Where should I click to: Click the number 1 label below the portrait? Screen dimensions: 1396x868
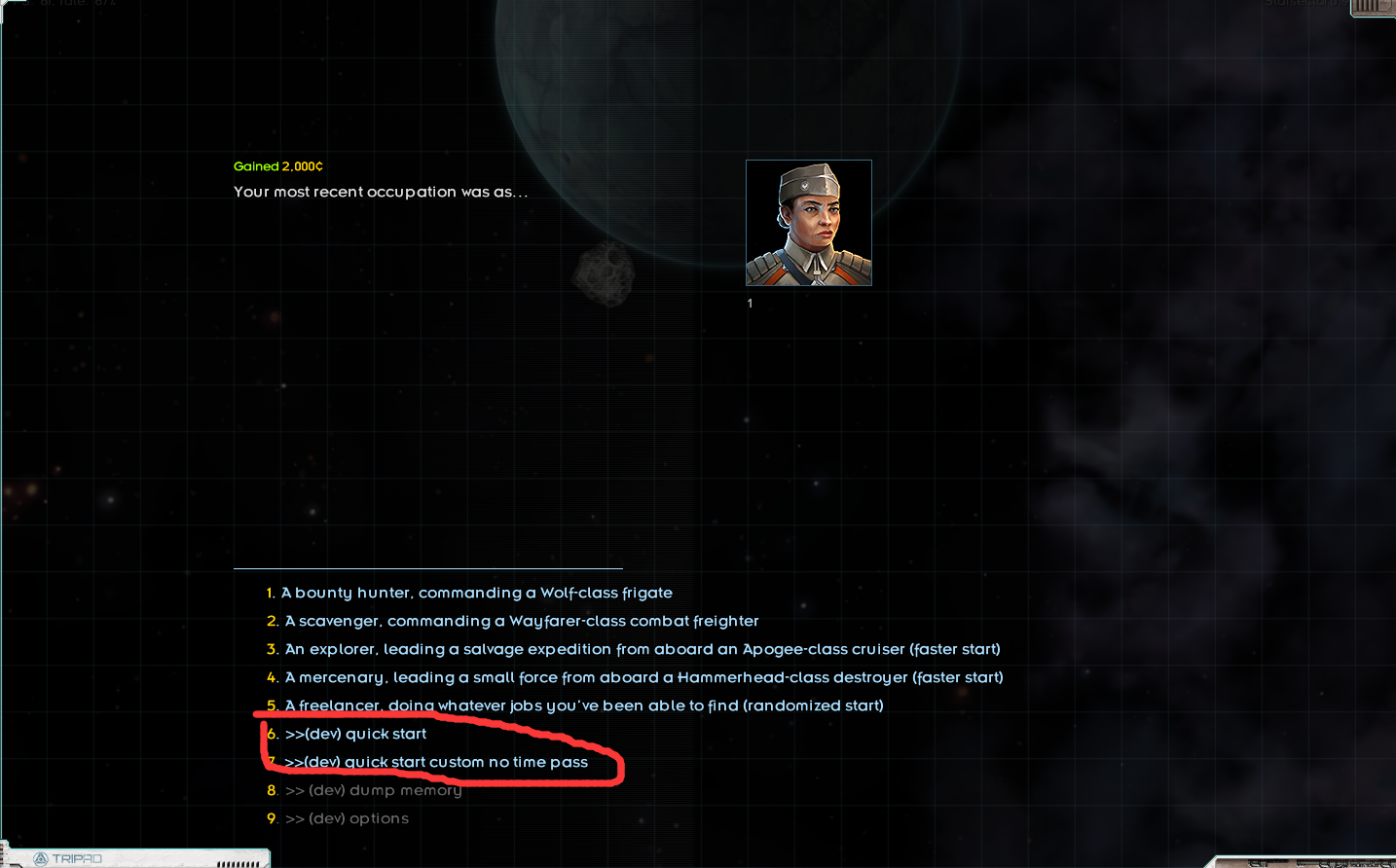pyautogui.click(x=750, y=303)
